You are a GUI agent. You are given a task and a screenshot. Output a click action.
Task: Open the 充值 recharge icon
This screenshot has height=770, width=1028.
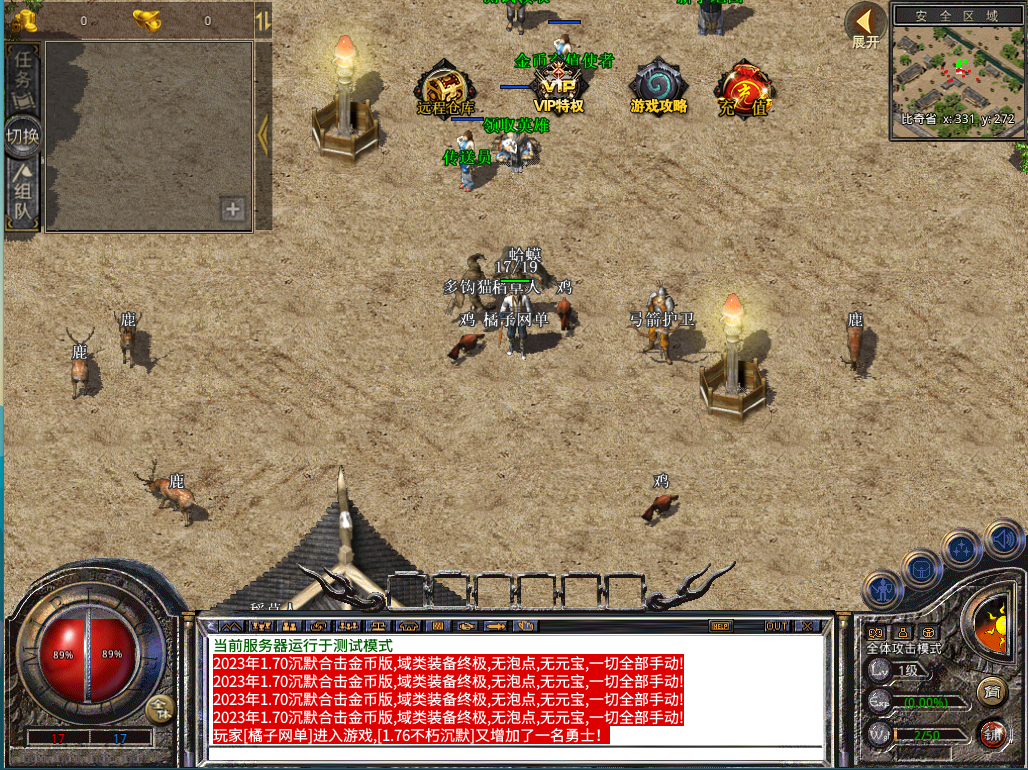(744, 87)
